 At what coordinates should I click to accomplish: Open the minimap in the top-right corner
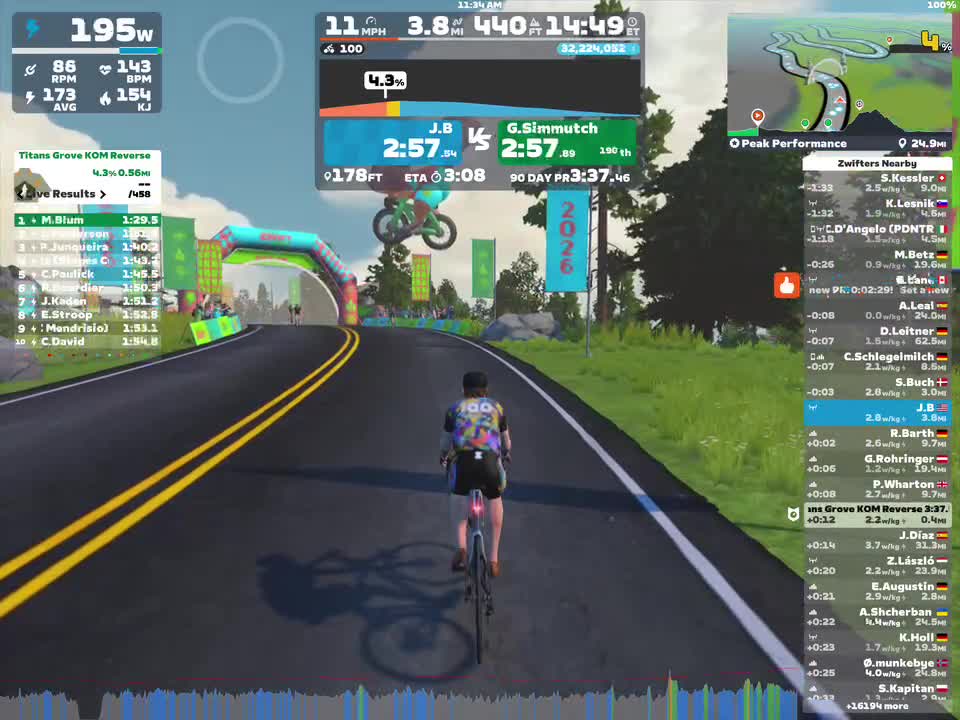pos(838,75)
